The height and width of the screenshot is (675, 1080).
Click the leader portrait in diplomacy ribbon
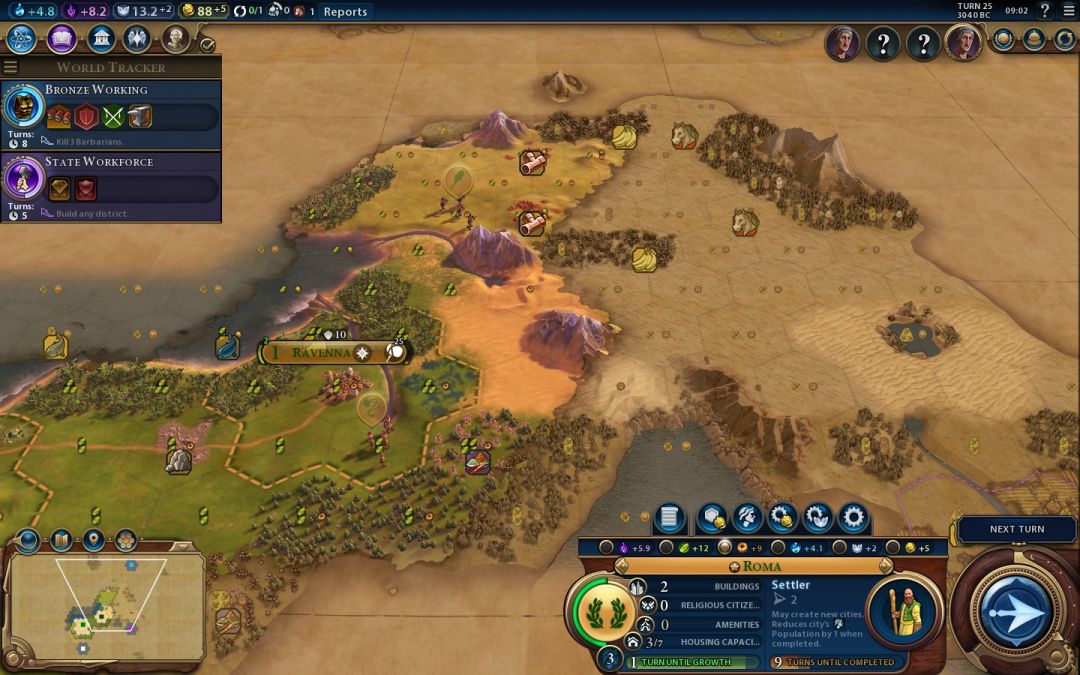[843, 43]
